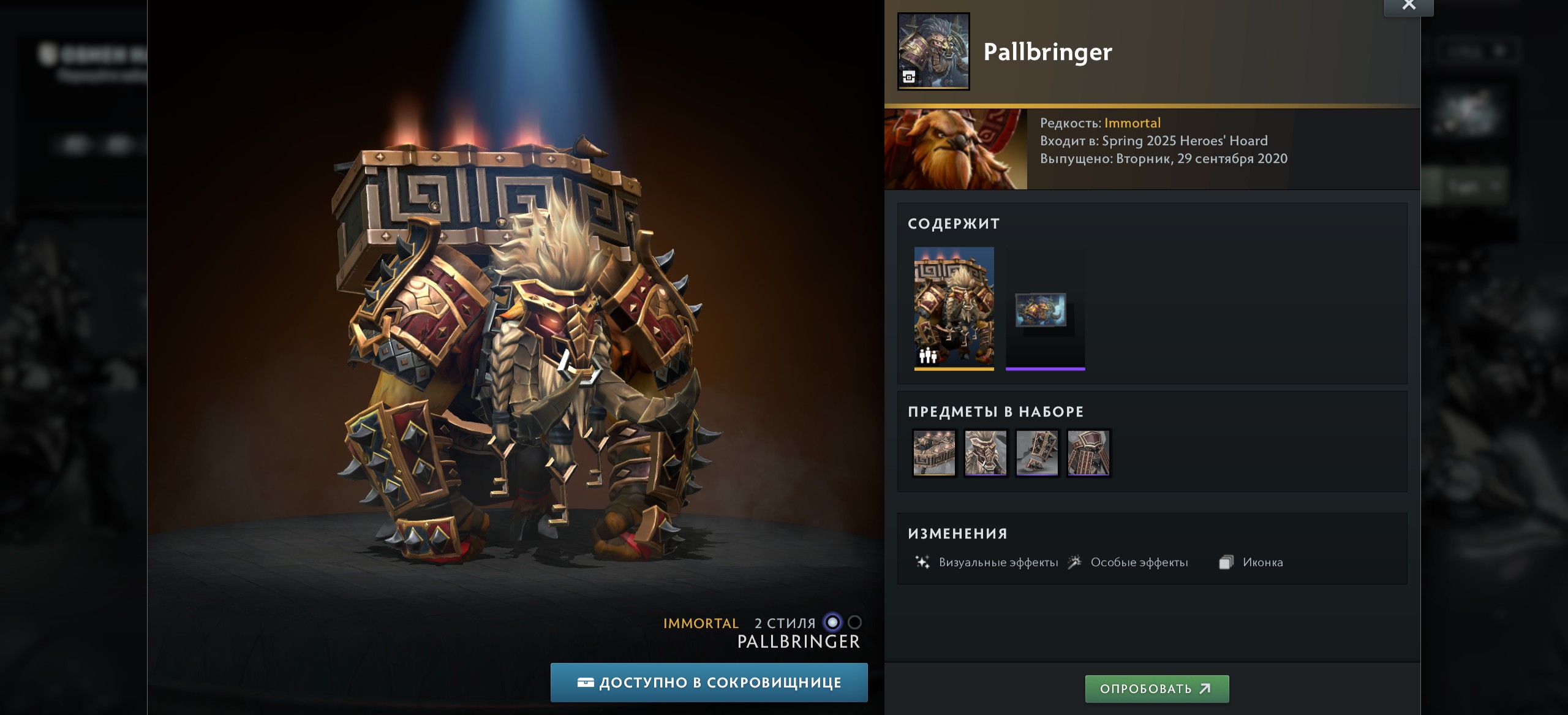Choose the third set item icon

click(1037, 453)
